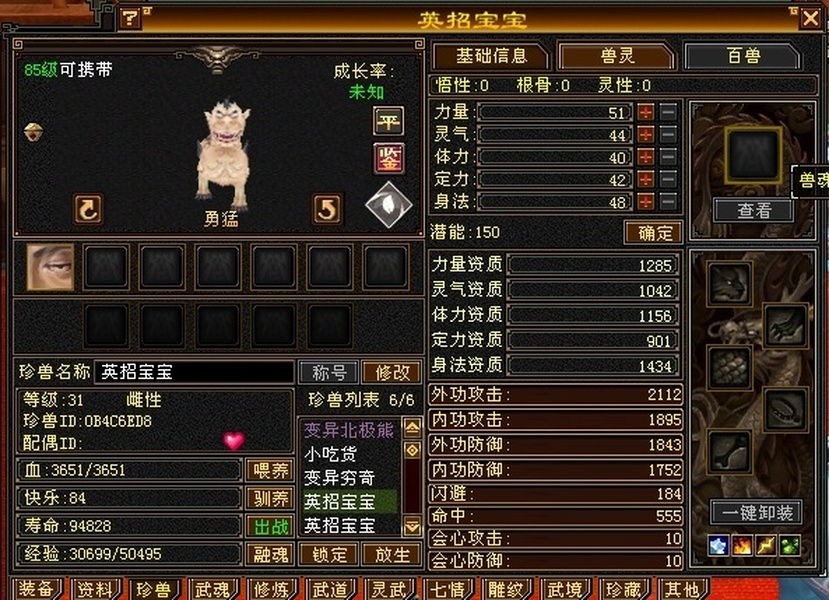Decrease 身法 with the minus button
The width and height of the screenshot is (829, 600).
point(668,201)
